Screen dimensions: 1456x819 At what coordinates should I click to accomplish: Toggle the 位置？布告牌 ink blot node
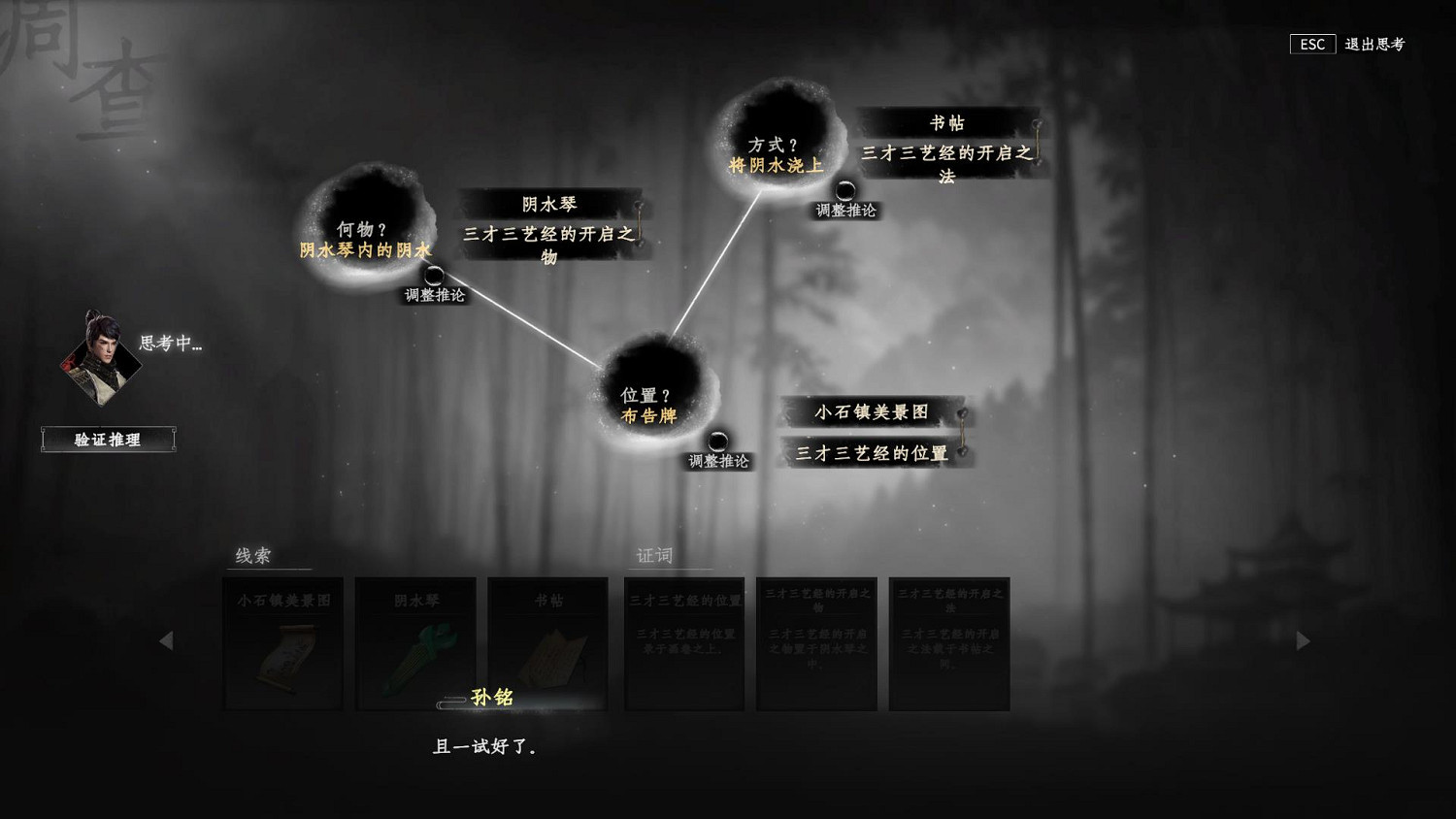pos(652,398)
